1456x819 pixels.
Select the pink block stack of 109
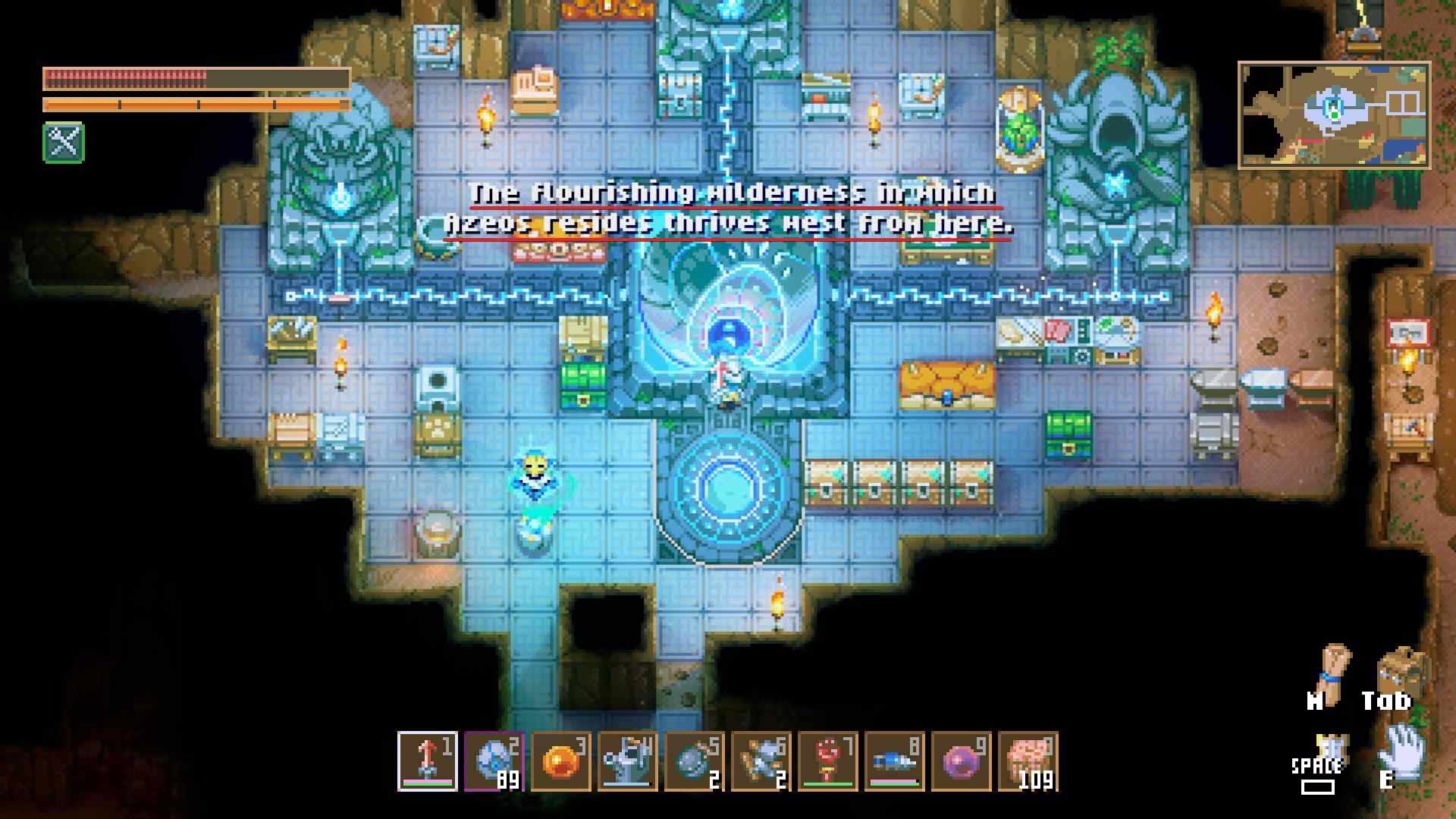pyautogui.click(x=1028, y=761)
